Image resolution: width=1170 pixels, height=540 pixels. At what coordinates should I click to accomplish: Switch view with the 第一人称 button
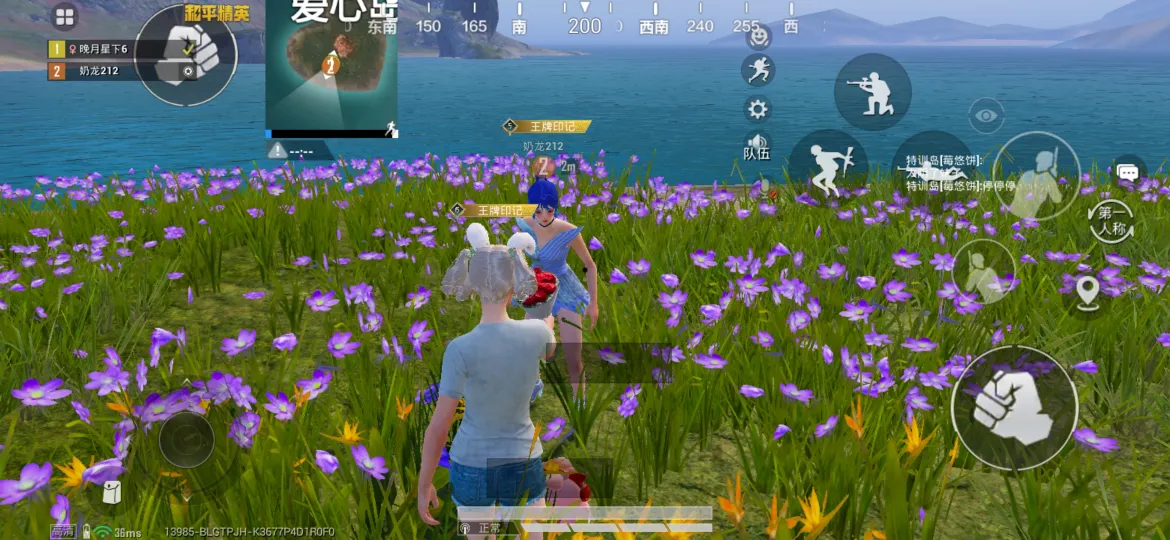1110,219
